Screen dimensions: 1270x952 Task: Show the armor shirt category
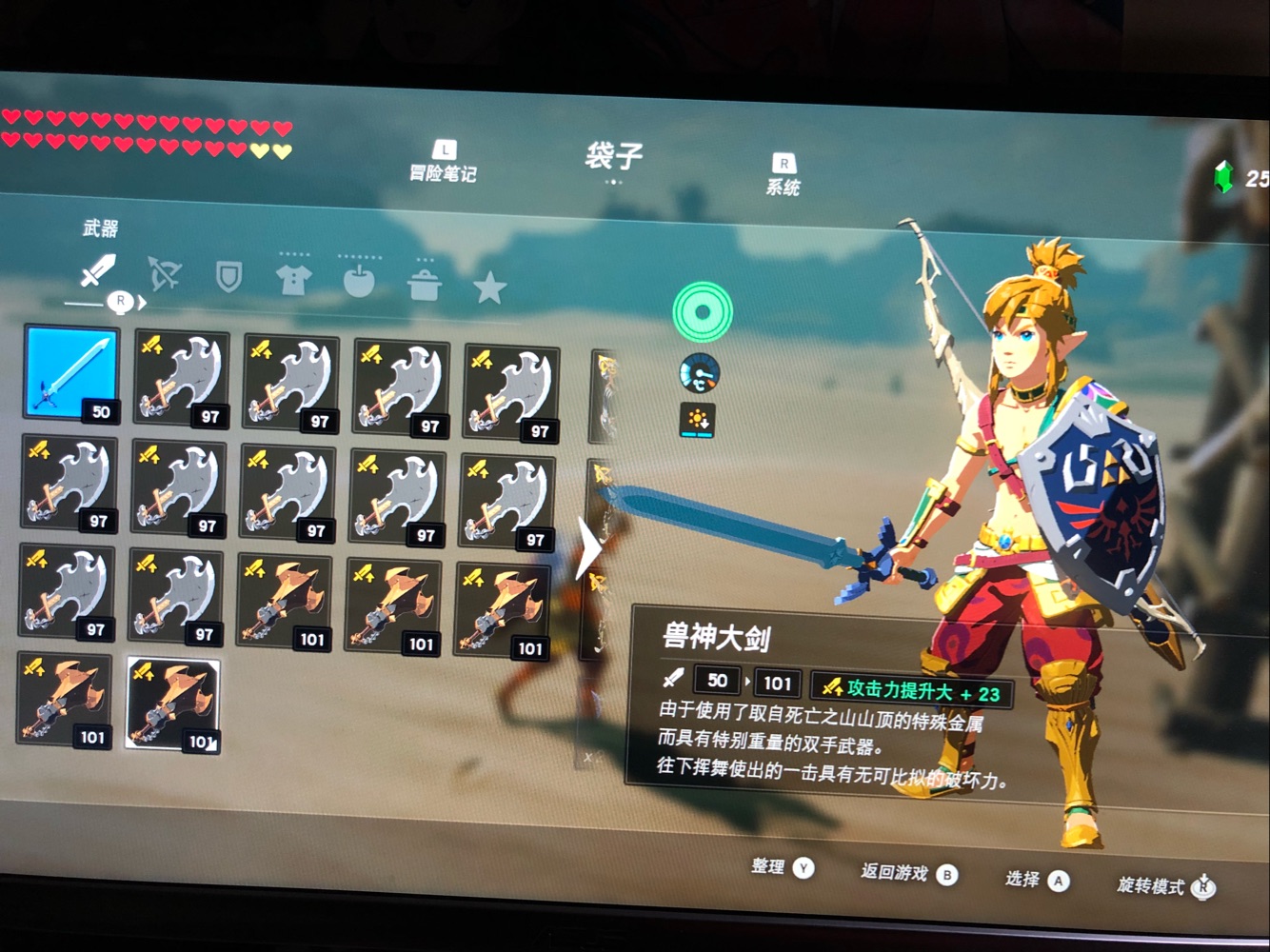(x=293, y=280)
